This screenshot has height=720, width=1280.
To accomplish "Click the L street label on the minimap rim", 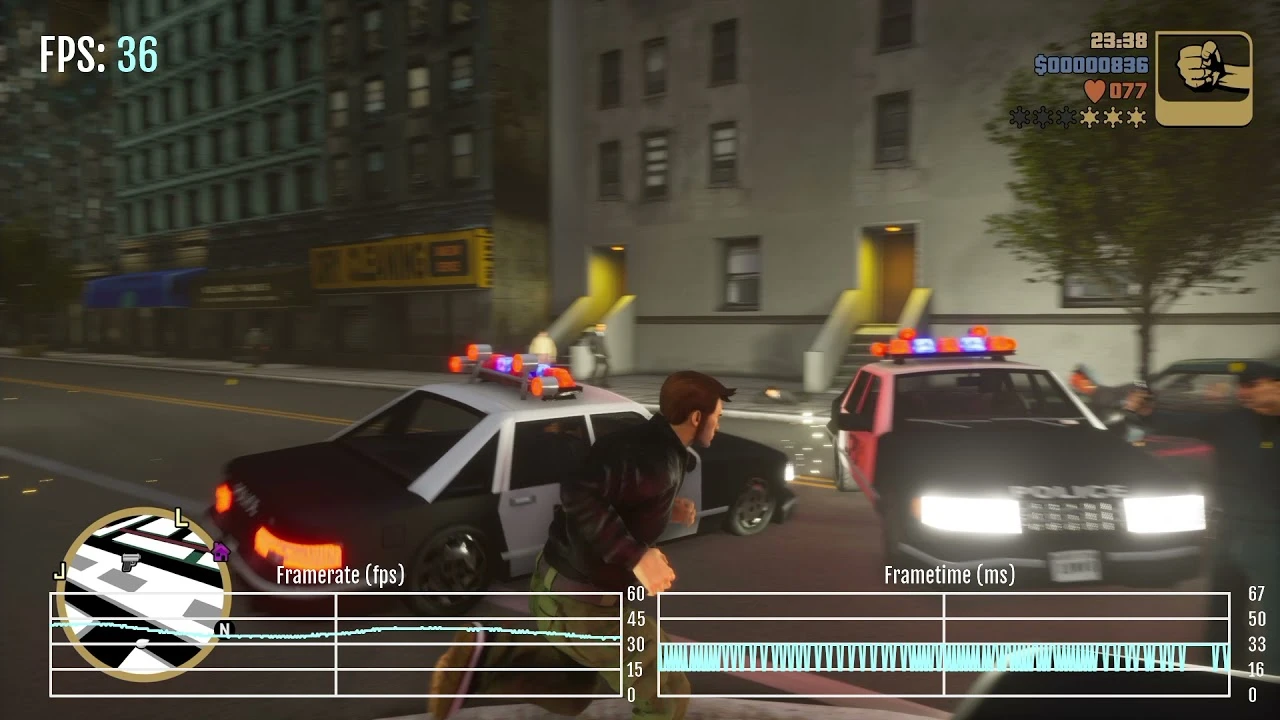I will click(x=180, y=519).
